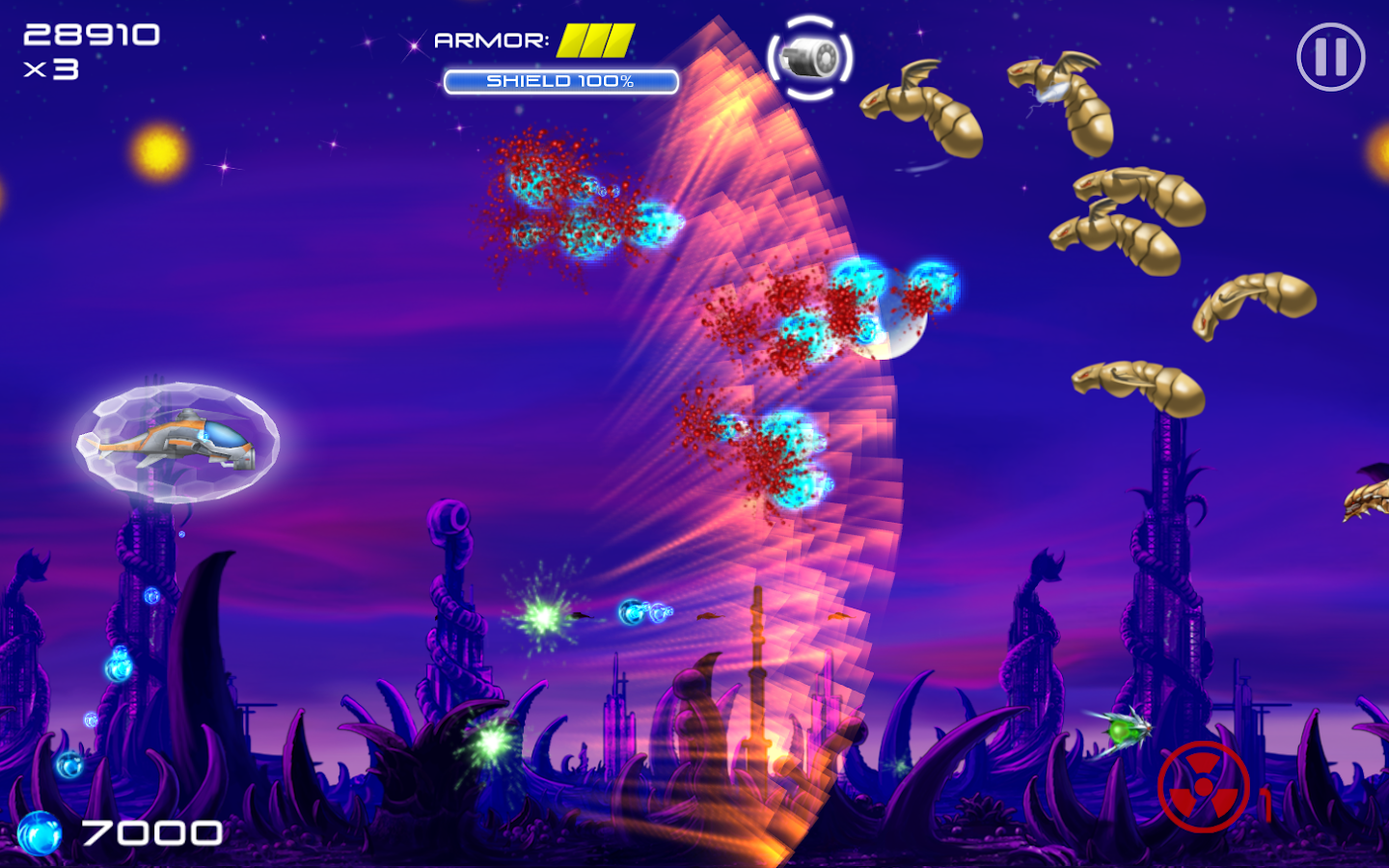Open the circular weapon selector ring
Image resolution: width=1389 pixels, height=868 pixels.
point(810,58)
